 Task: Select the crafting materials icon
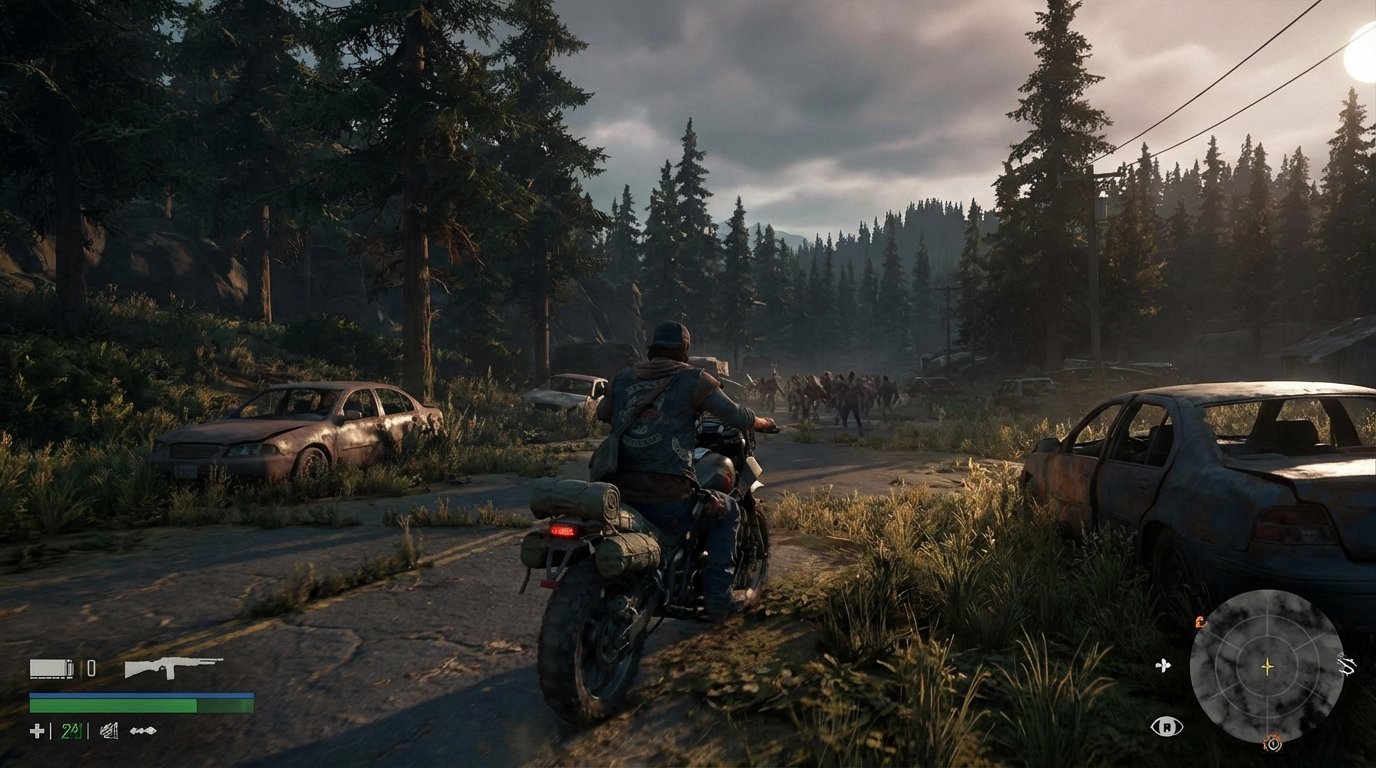109,731
